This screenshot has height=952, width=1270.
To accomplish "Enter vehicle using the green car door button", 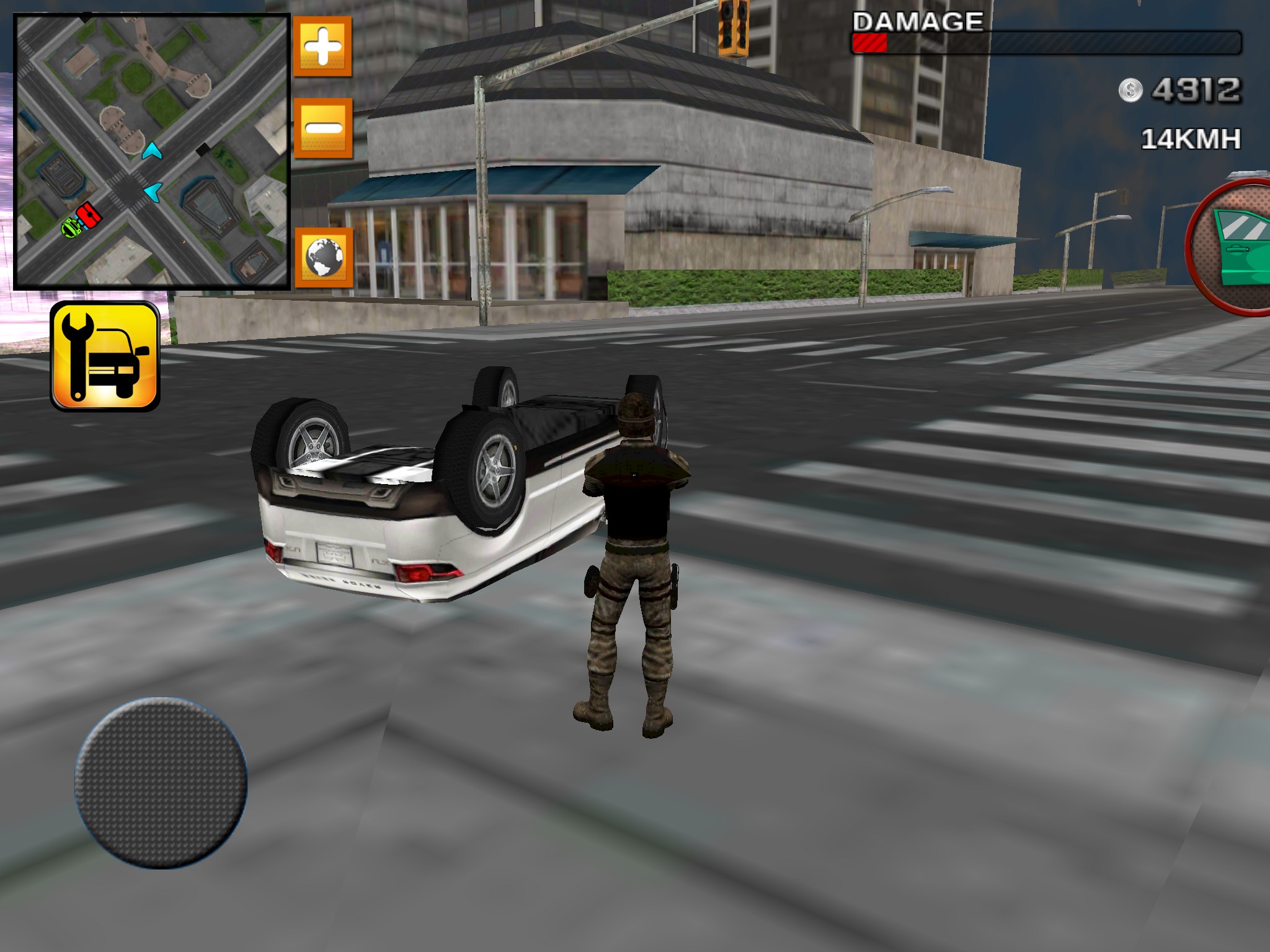I will click(x=1234, y=248).
